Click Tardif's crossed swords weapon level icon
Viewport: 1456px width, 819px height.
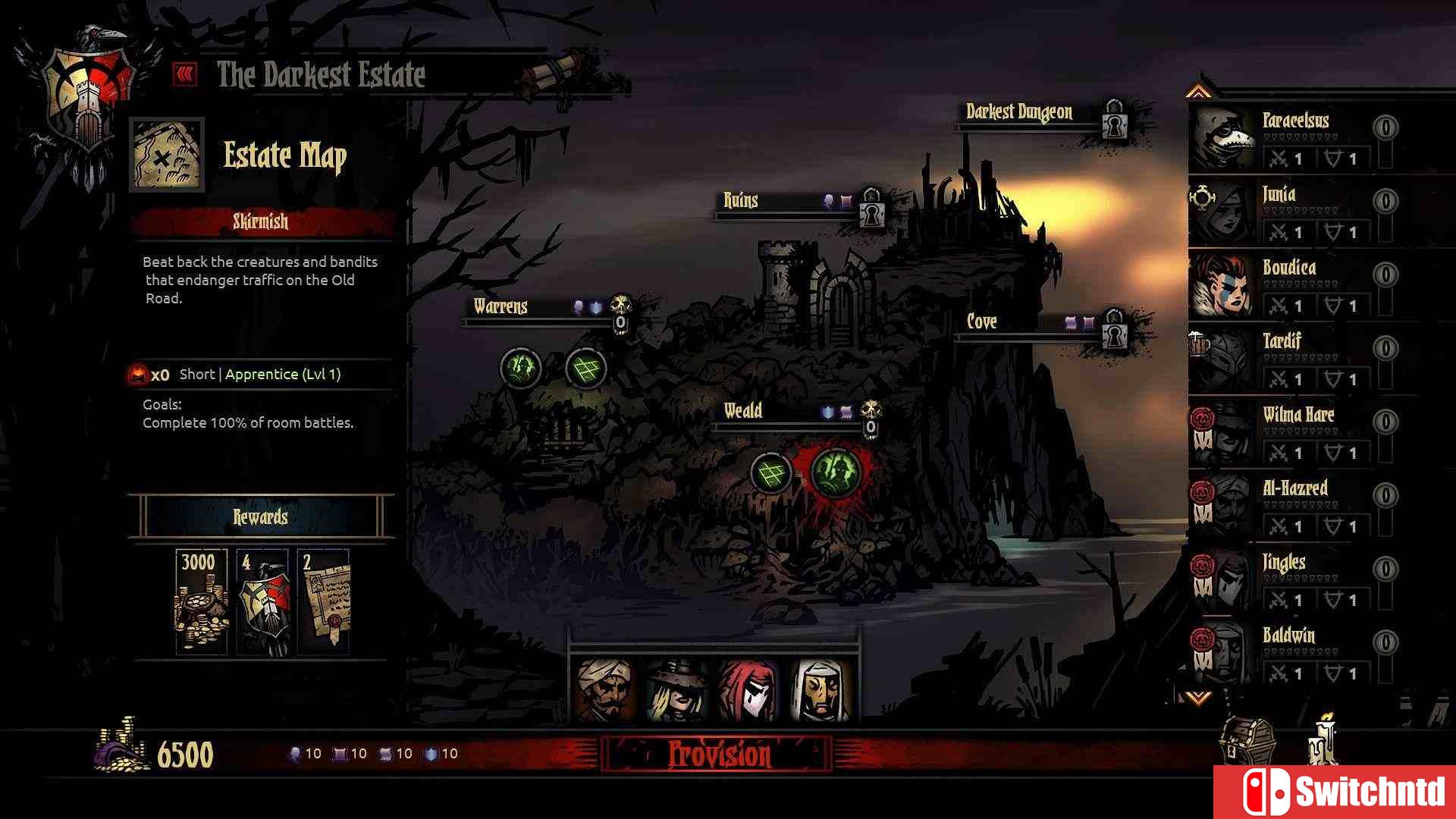pyautogui.click(x=1280, y=378)
